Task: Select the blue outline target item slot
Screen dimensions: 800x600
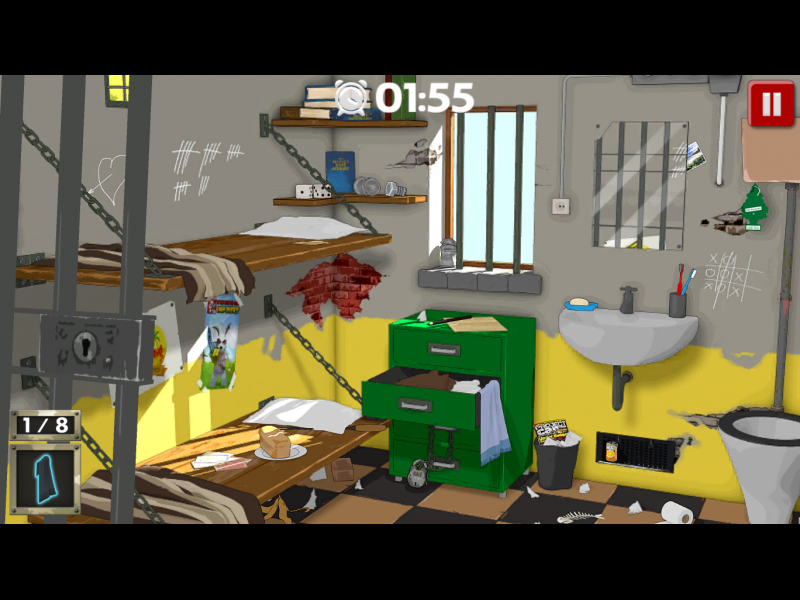Action: (x=45, y=479)
